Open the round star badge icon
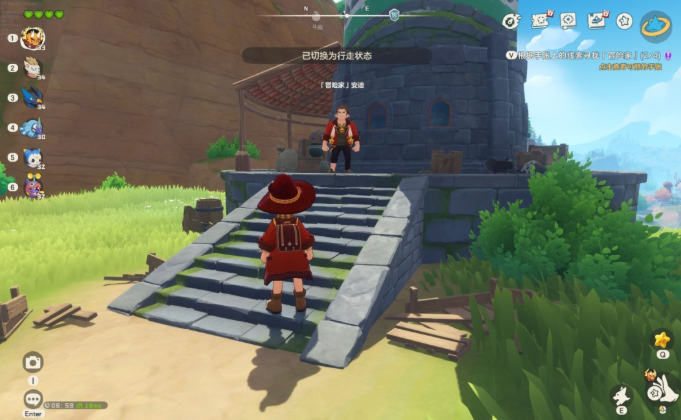This screenshot has width=681, height=420. click(x=625, y=20)
